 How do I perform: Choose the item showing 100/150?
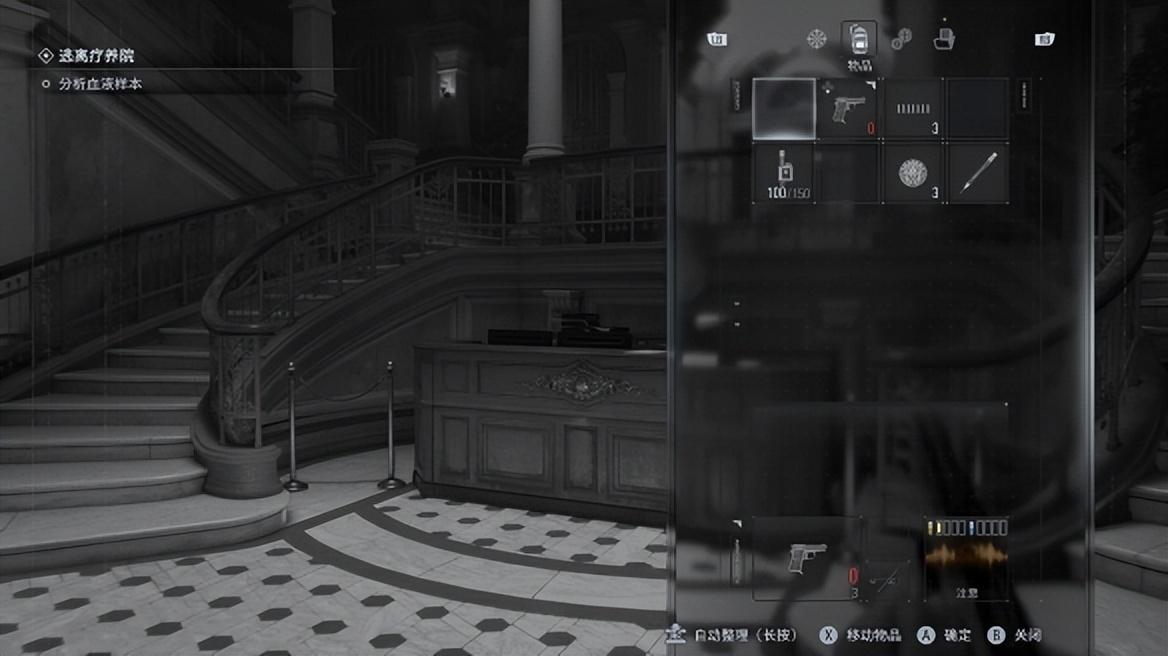pos(782,173)
